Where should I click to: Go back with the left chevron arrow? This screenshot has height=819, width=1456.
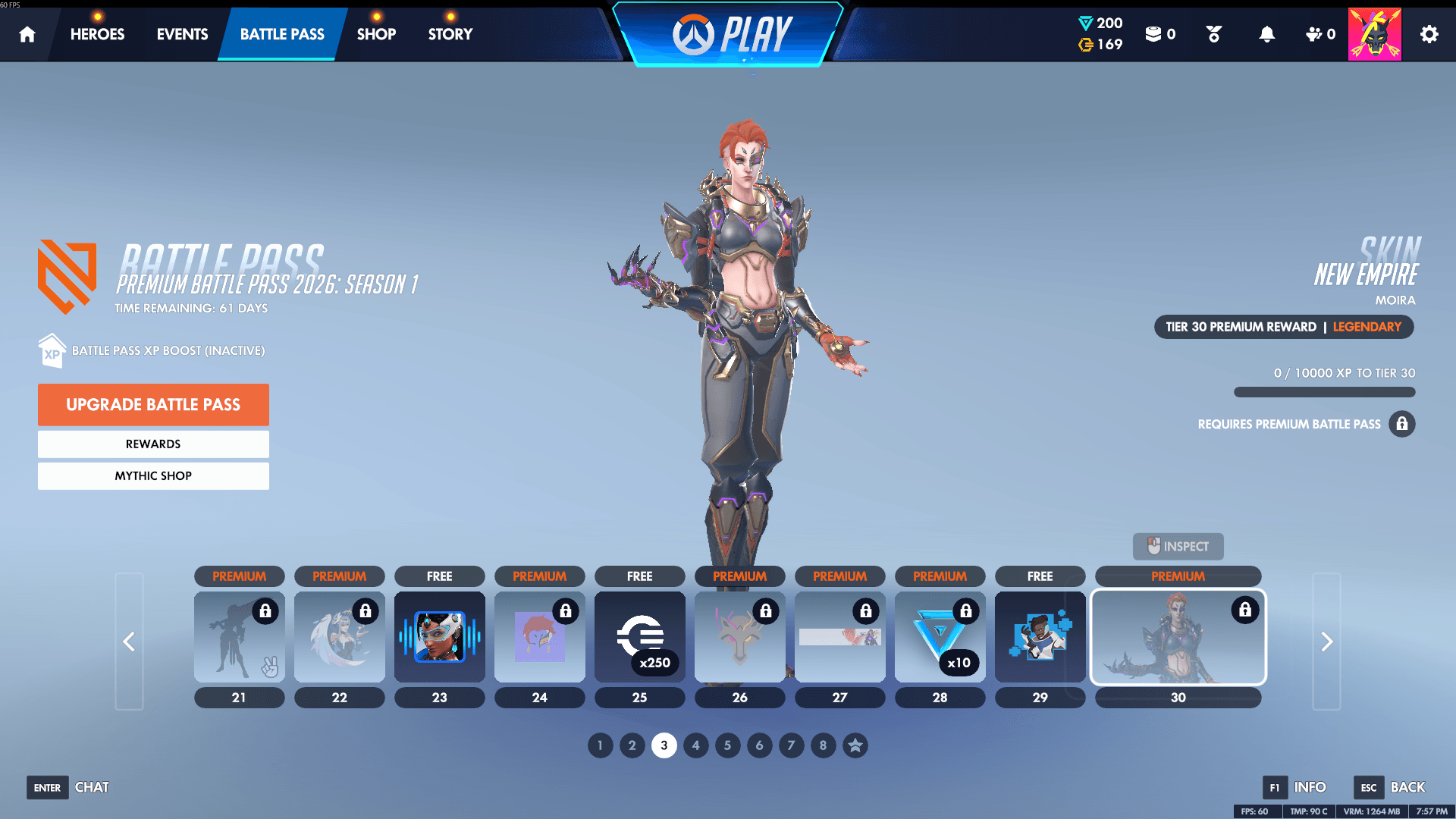coord(129,641)
